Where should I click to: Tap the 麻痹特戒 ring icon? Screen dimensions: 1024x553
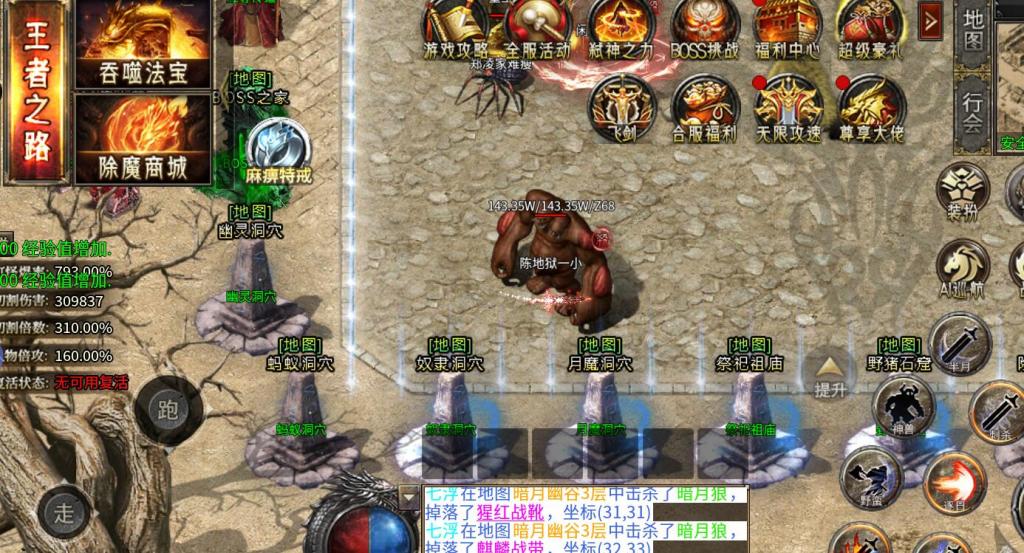(279, 148)
